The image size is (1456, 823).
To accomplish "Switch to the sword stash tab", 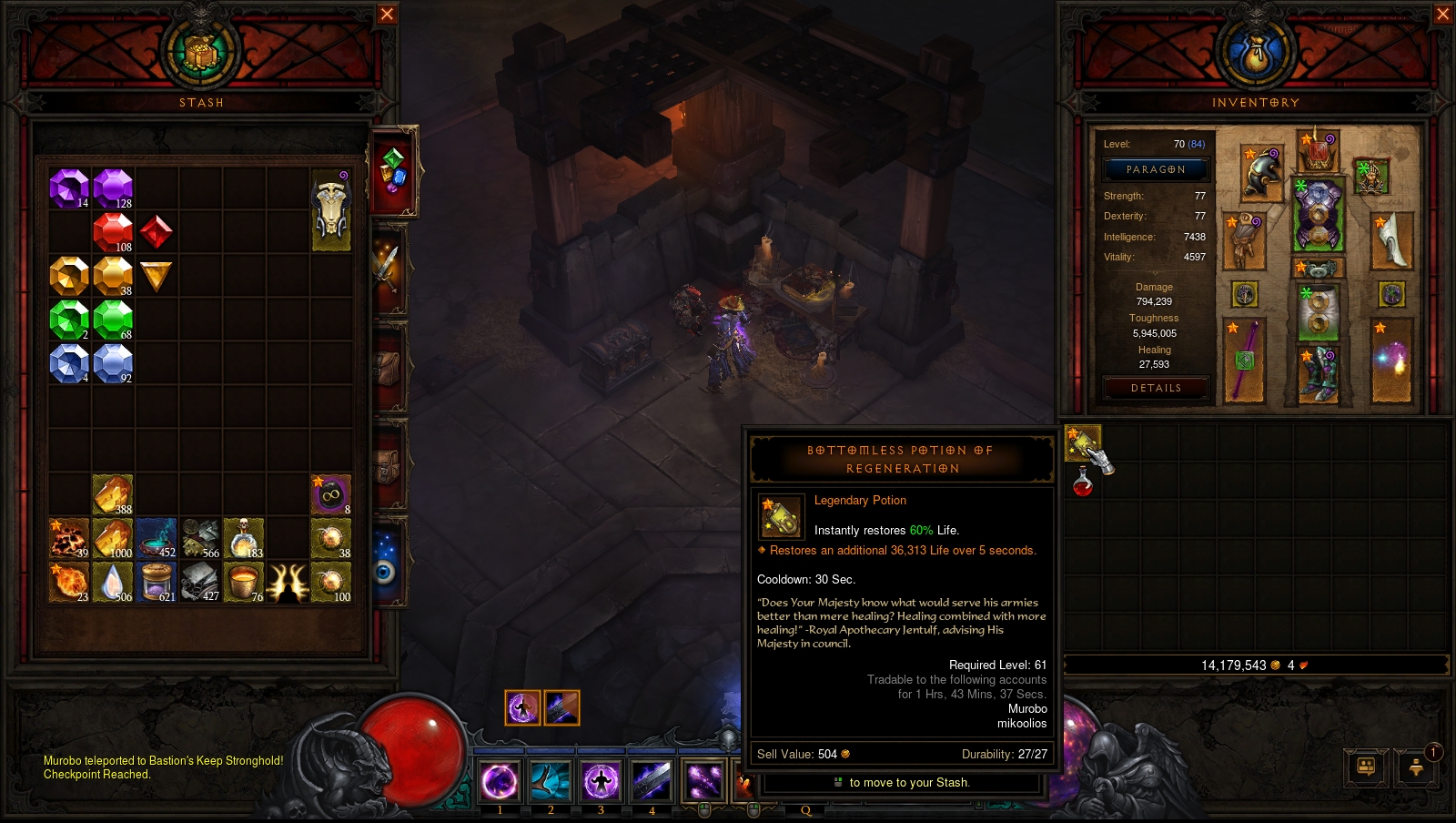I will (388, 268).
